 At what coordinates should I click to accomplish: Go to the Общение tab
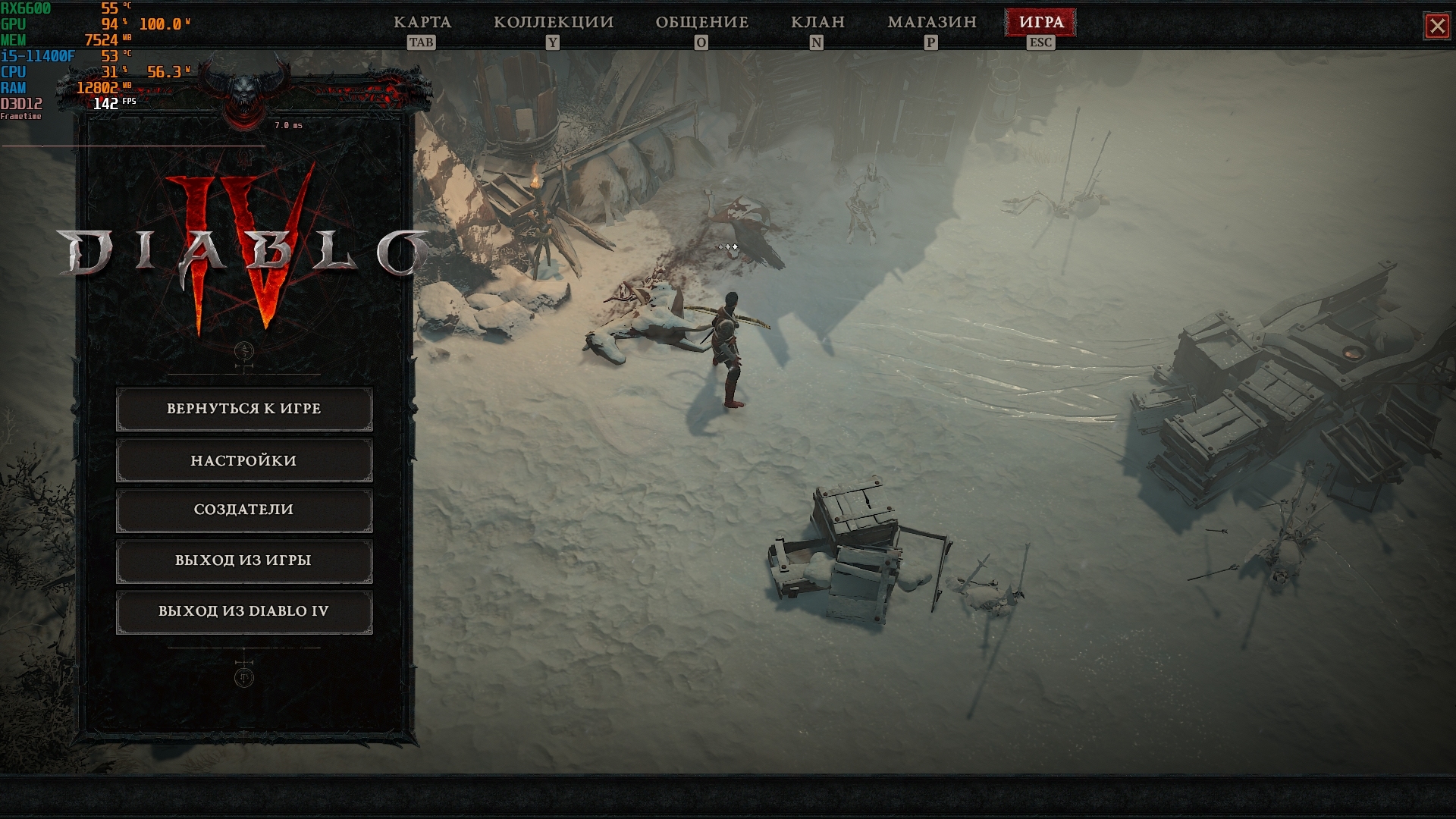pos(702,23)
